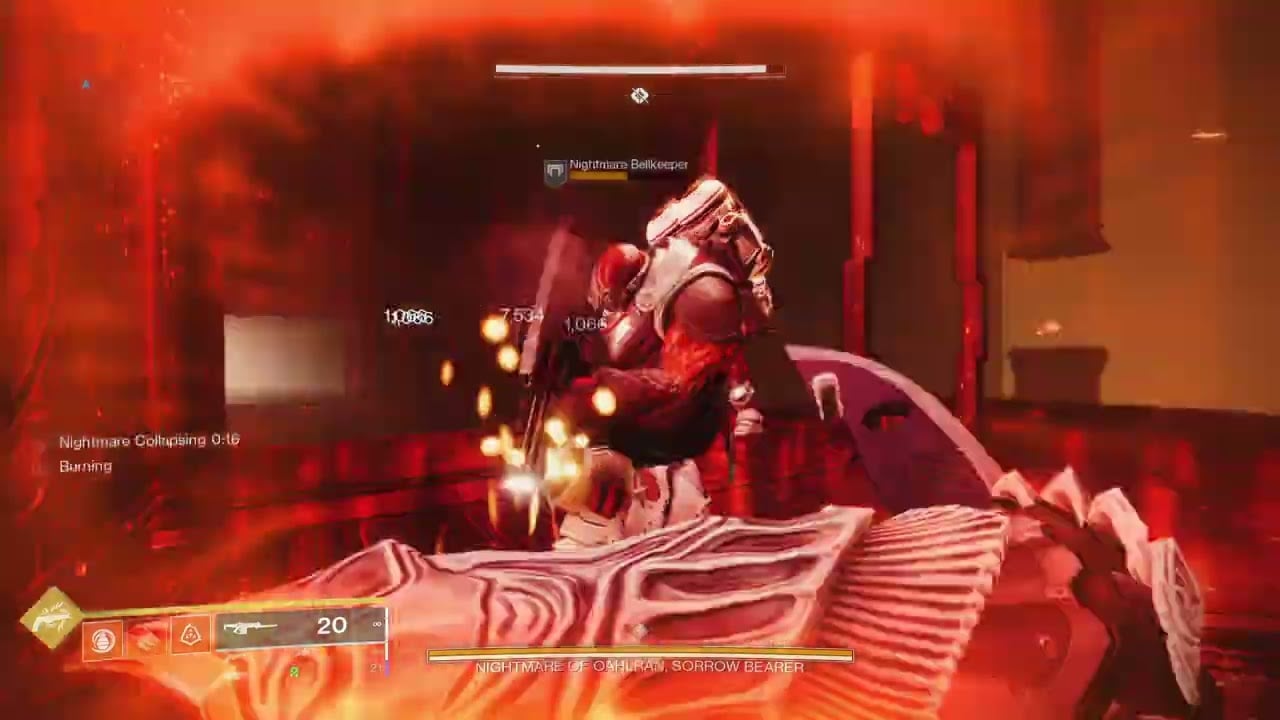Click the objective waypoint marker at top
The height and width of the screenshot is (720, 1280).
point(639,96)
